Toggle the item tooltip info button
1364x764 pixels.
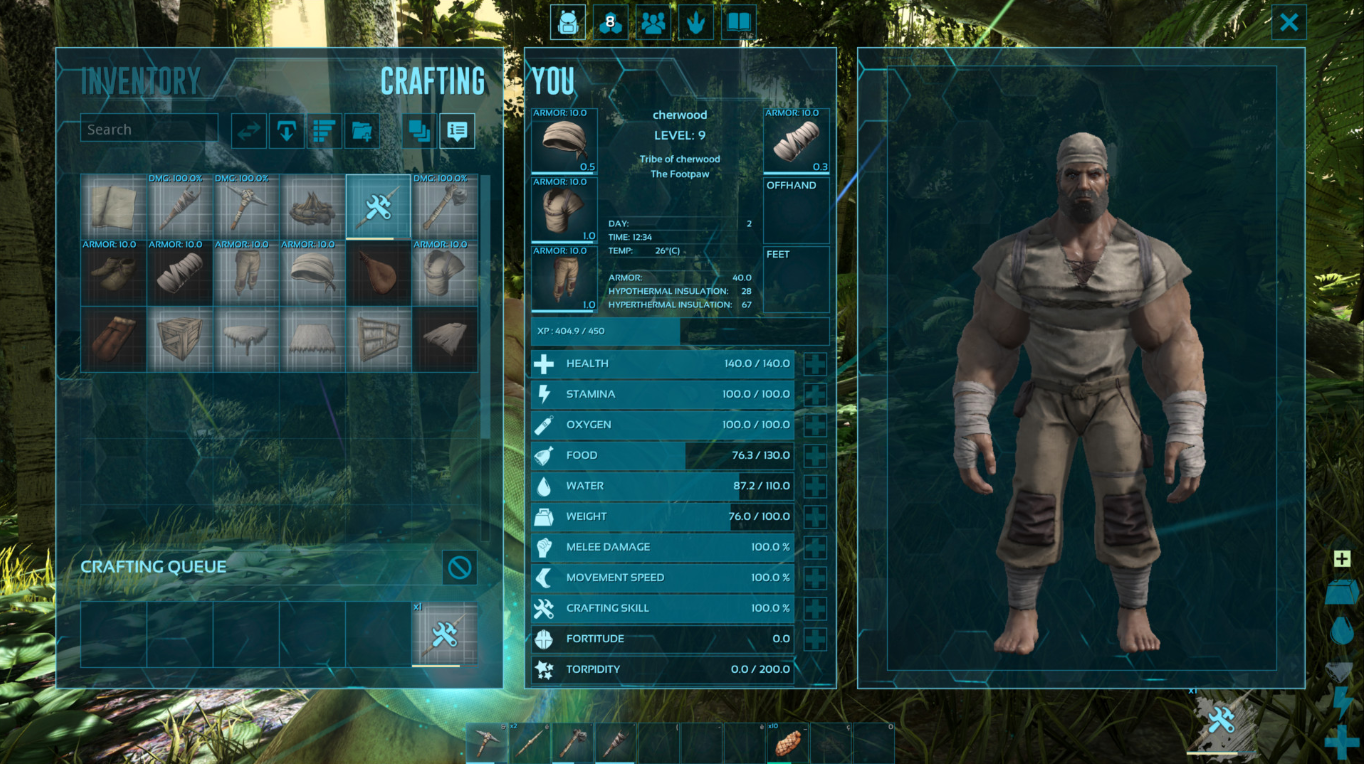457,130
